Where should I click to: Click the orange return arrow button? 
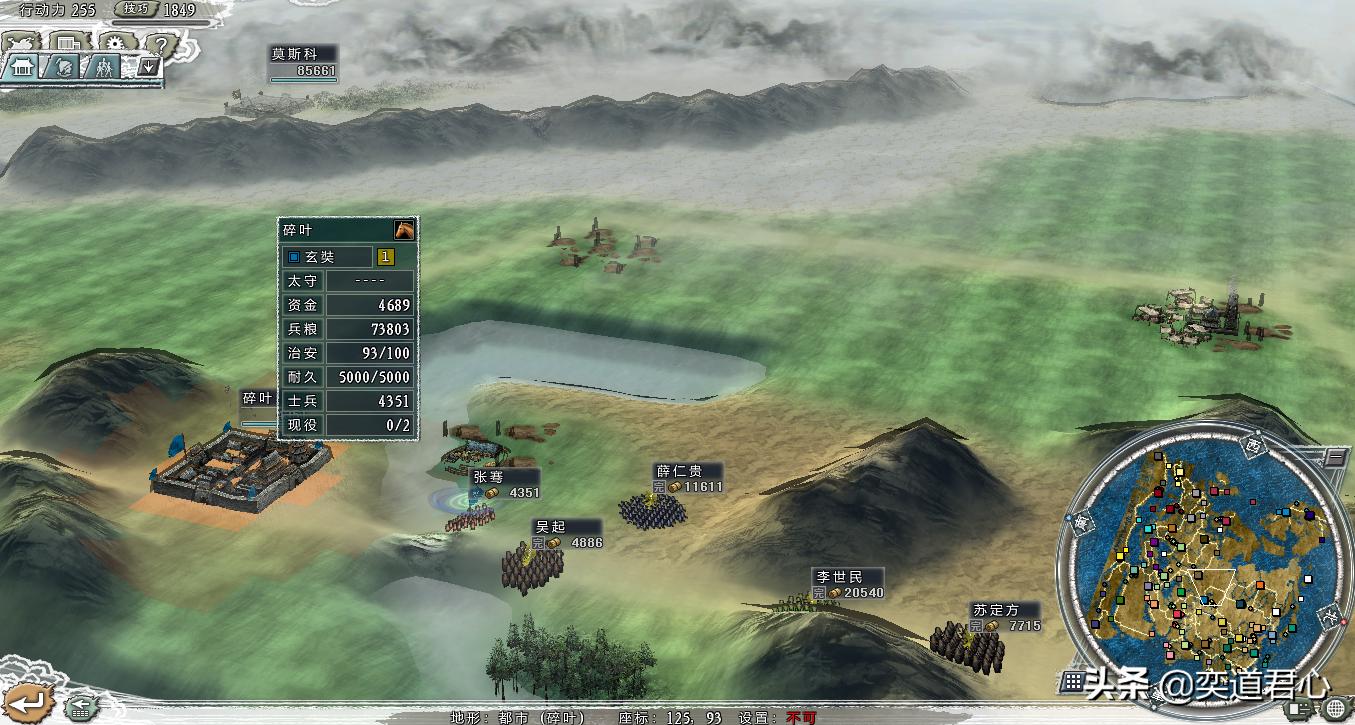click(x=26, y=702)
